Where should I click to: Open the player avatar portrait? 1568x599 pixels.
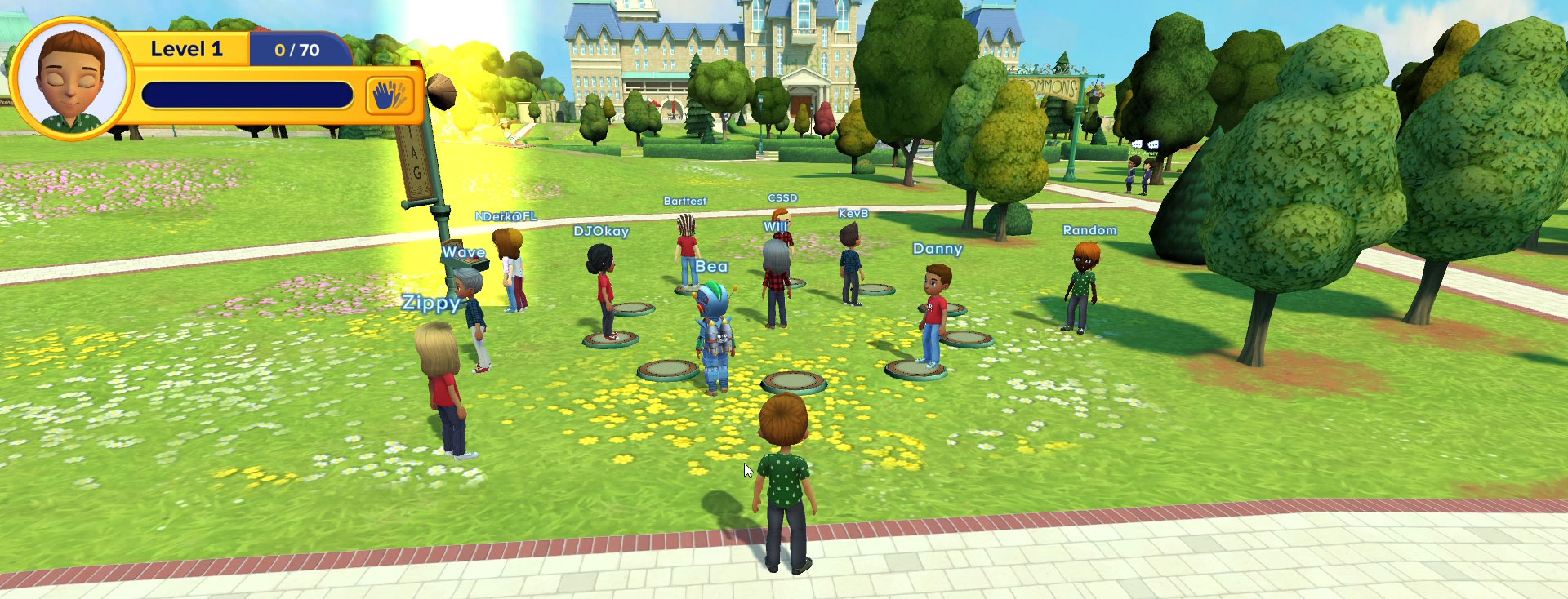coord(71,79)
